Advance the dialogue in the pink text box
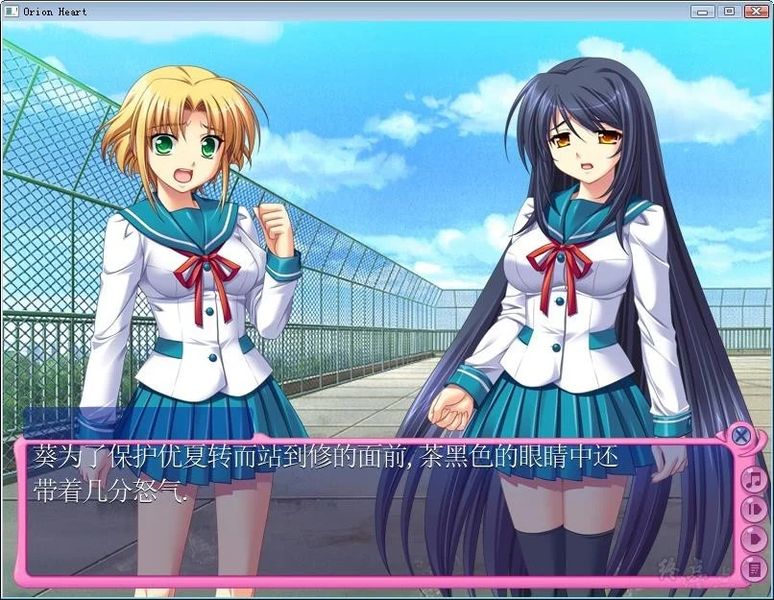 click(380, 510)
